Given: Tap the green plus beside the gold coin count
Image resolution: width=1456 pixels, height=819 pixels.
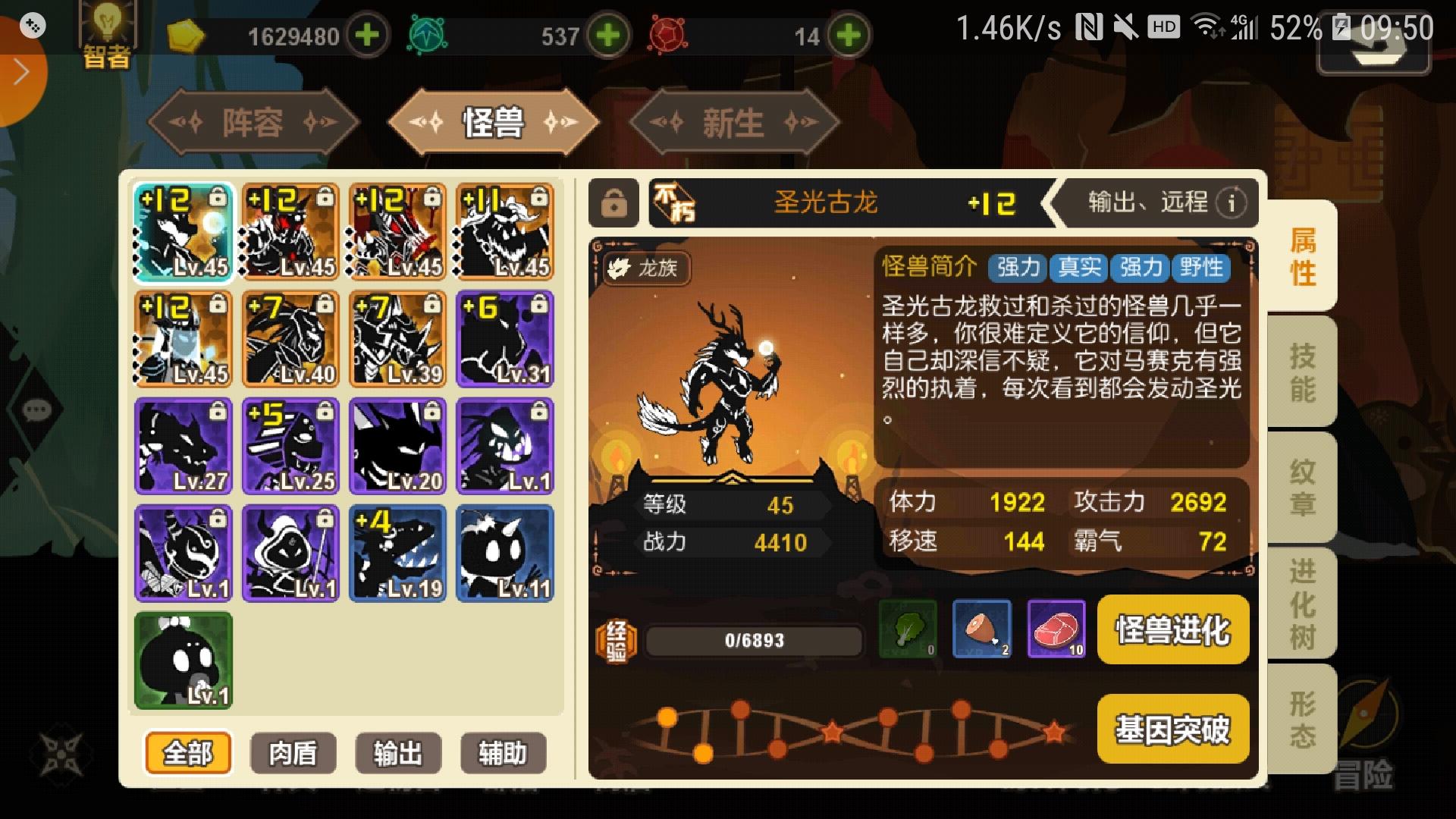Looking at the screenshot, I should 369,34.
